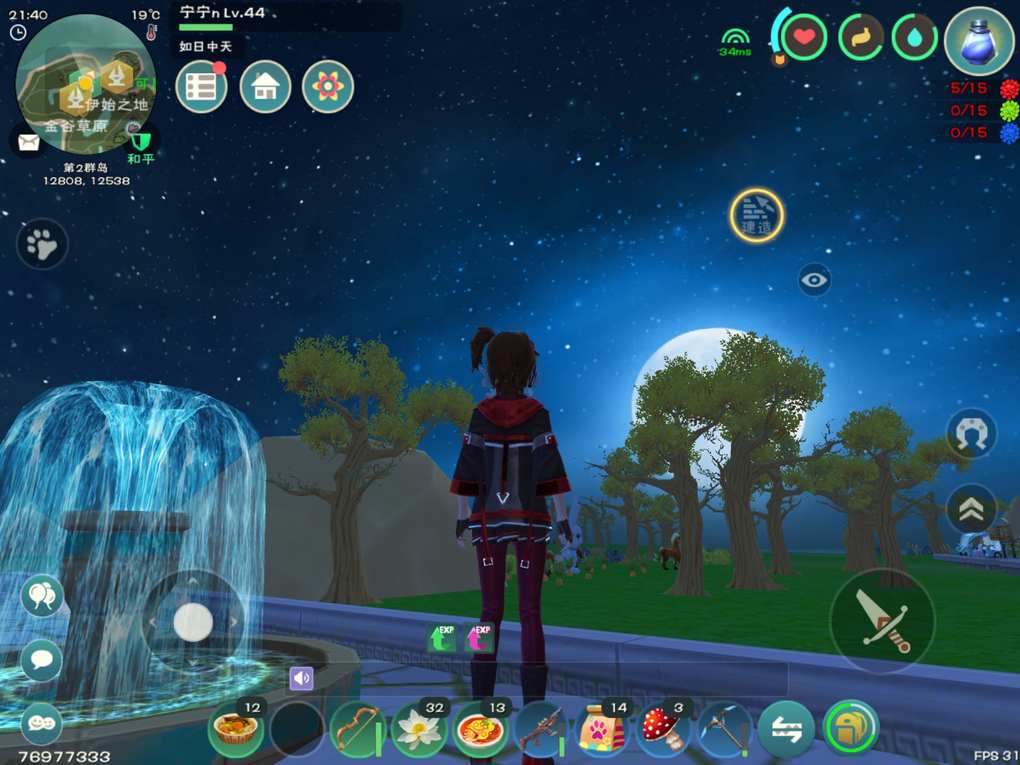Select the pickaxe hotbar slot
Viewport: 1020px width, 765px height.
[724, 729]
